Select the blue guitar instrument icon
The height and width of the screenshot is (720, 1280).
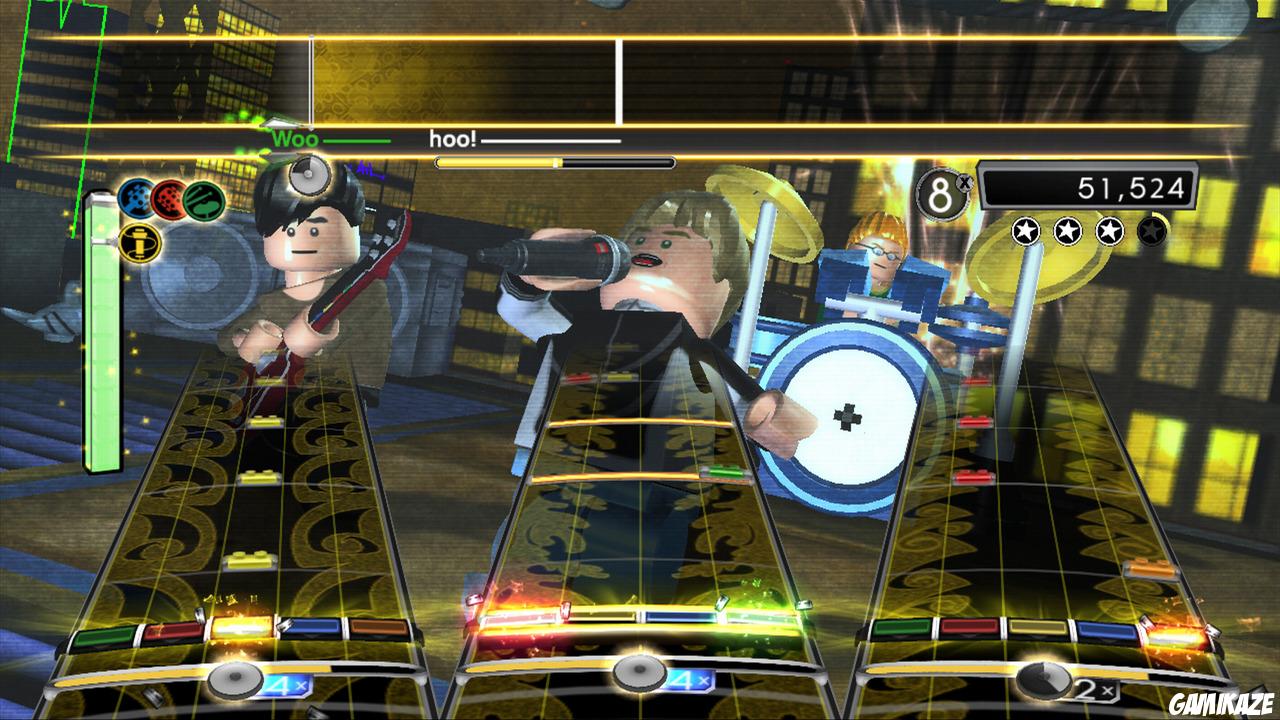pos(135,198)
